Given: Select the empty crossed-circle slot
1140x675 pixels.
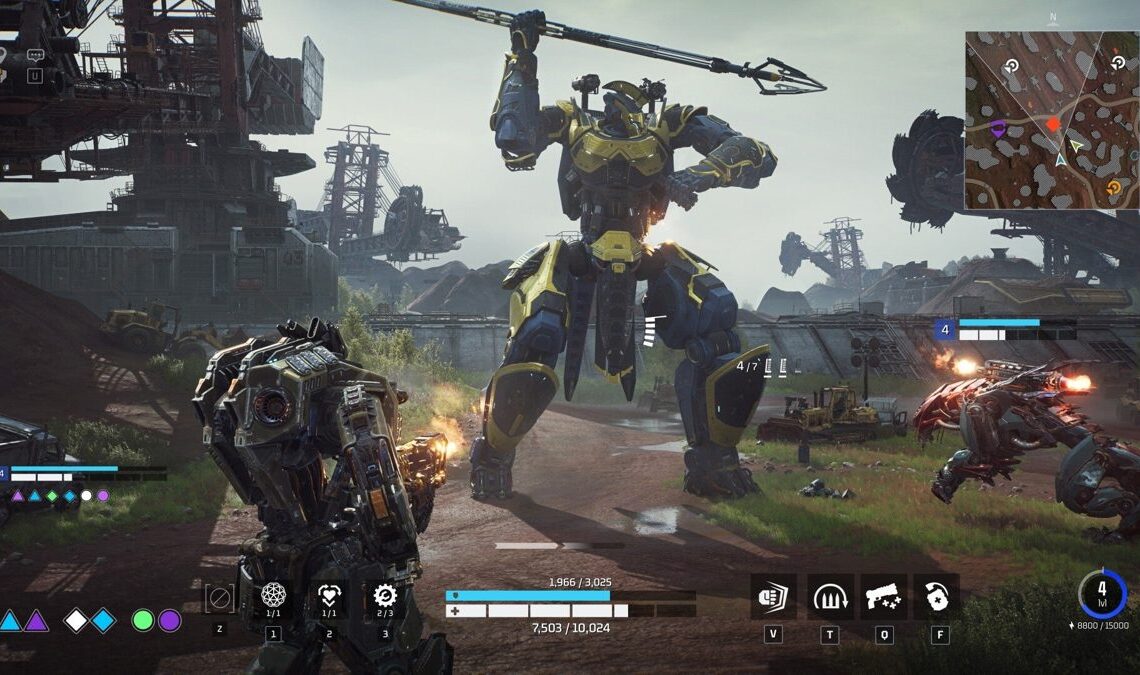Looking at the screenshot, I should [219, 598].
